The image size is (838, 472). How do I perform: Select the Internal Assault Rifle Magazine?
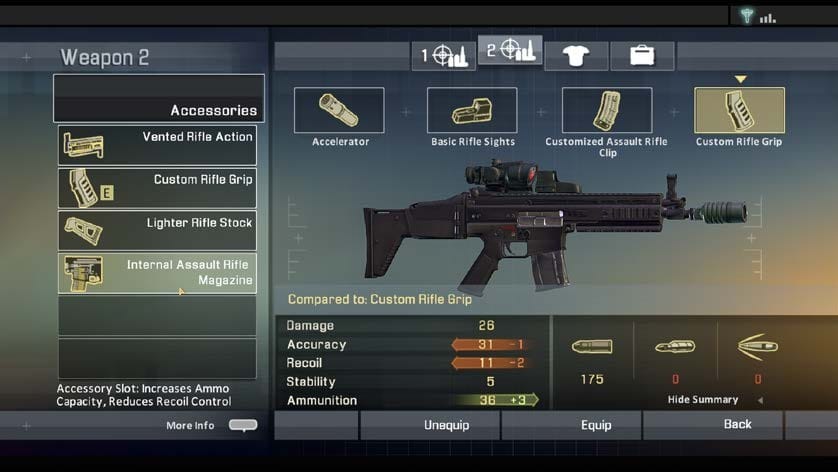click(x=157, y=273)
